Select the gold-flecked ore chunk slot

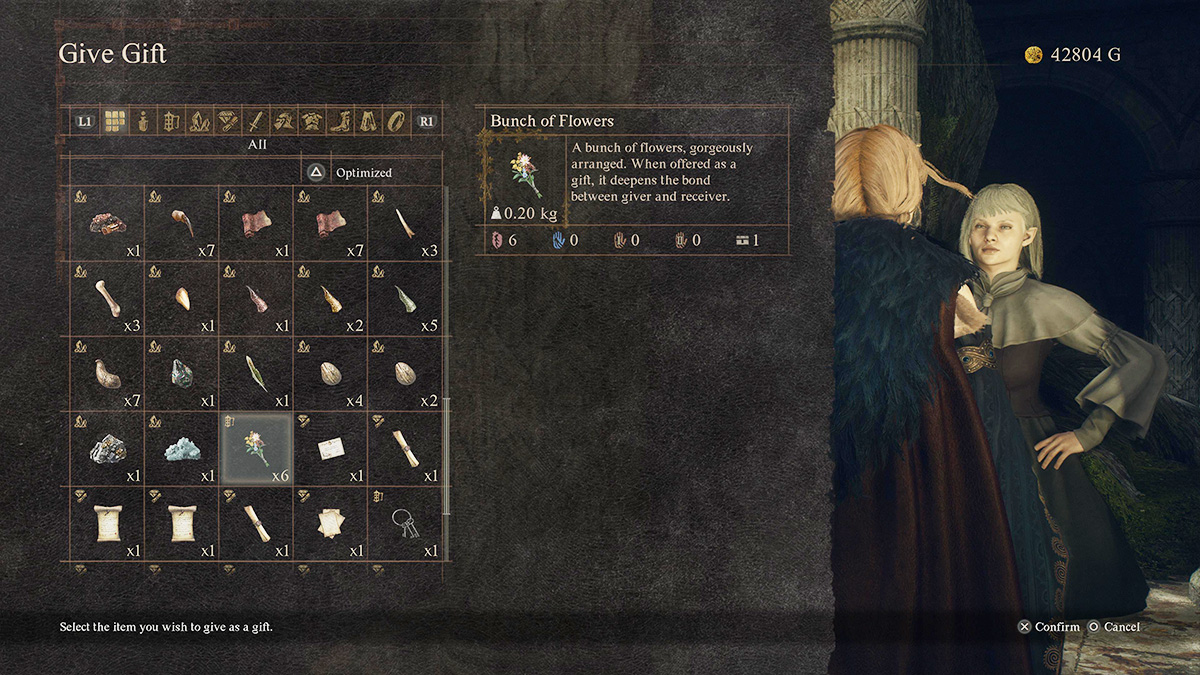[x=108, y=449]
